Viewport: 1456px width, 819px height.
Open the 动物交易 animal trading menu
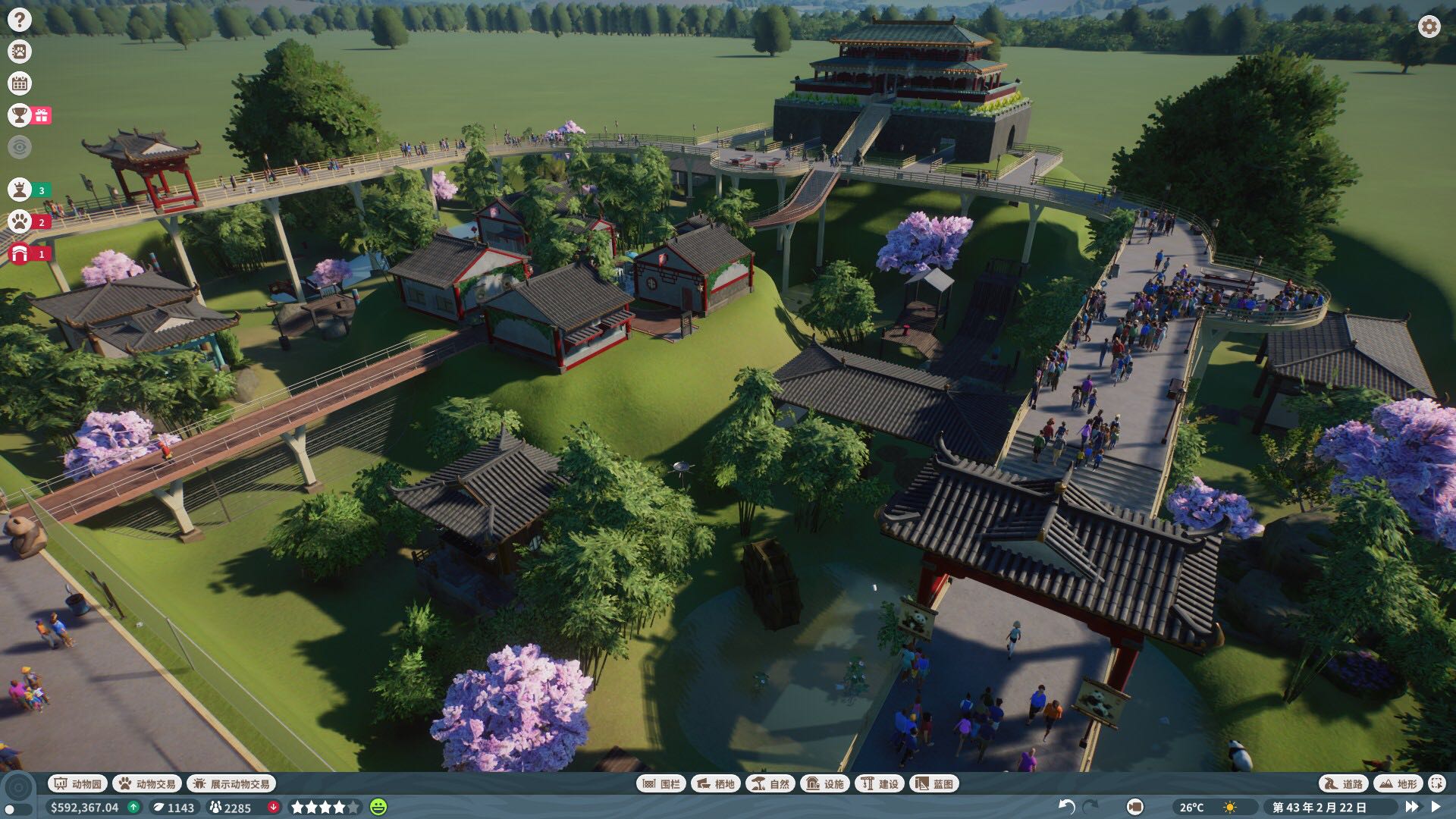[x=147, y=783]
